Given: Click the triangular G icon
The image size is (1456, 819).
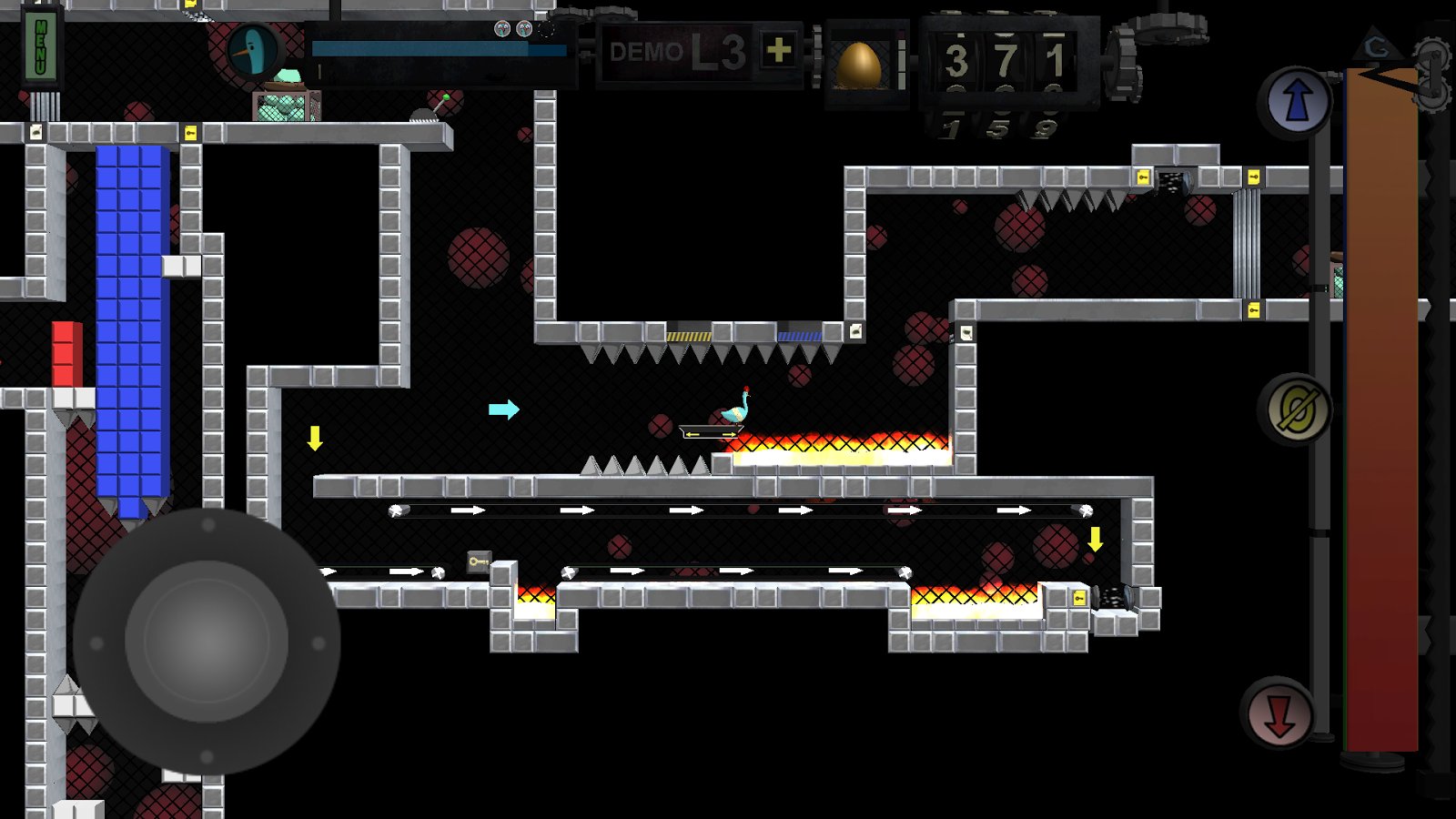Looking at the screenshot, I should (x=1378, y=45).
